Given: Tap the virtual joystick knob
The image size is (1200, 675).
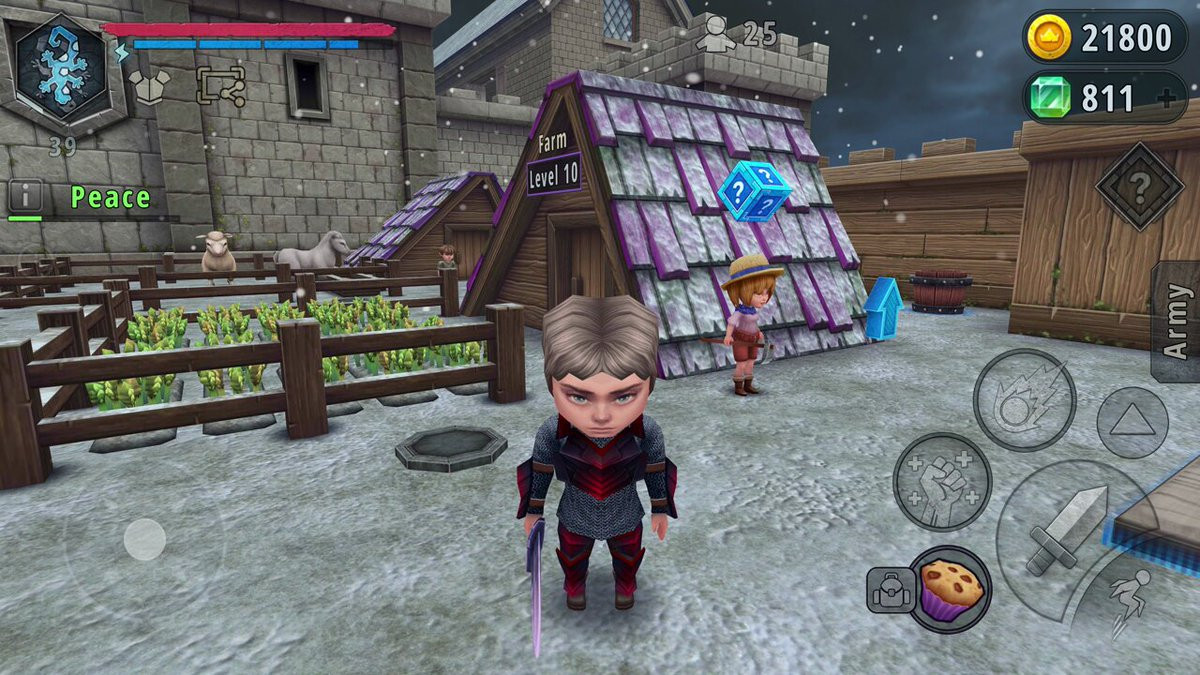Looking at the screenshot, I should click(145, 539).
